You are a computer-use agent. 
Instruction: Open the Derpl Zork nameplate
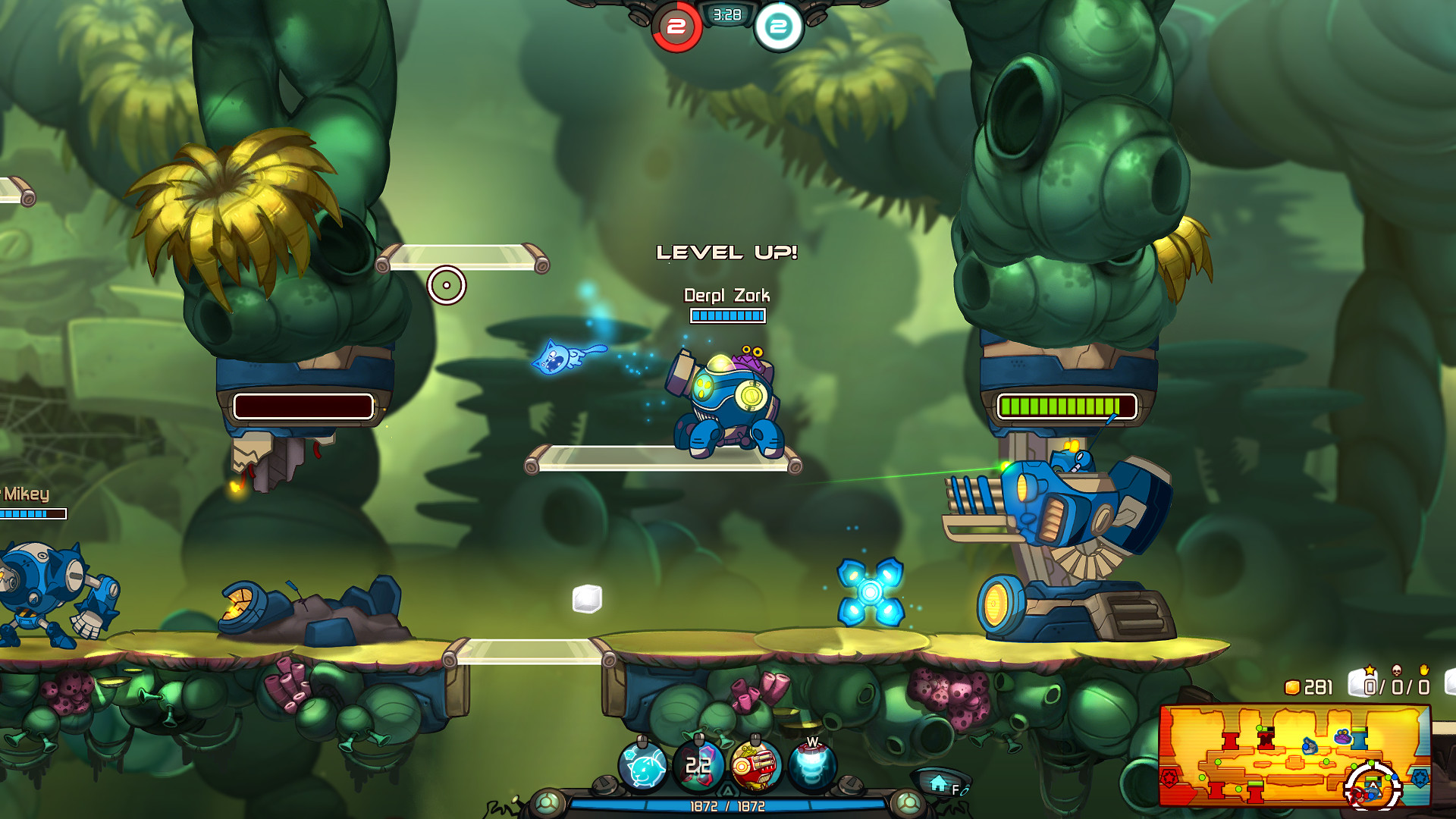726,296
